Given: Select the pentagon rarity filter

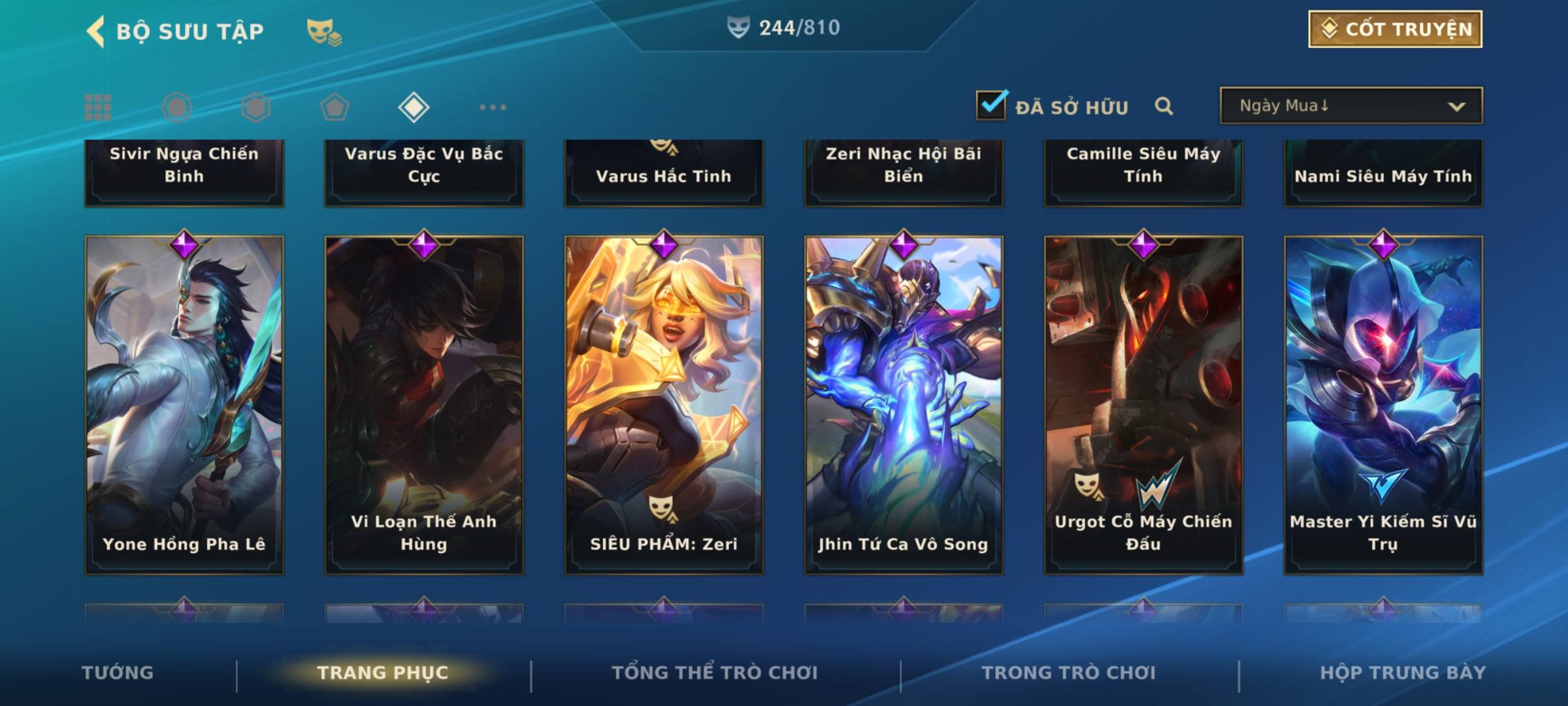Looking at the screenshot, I should (x=335, y=107).
